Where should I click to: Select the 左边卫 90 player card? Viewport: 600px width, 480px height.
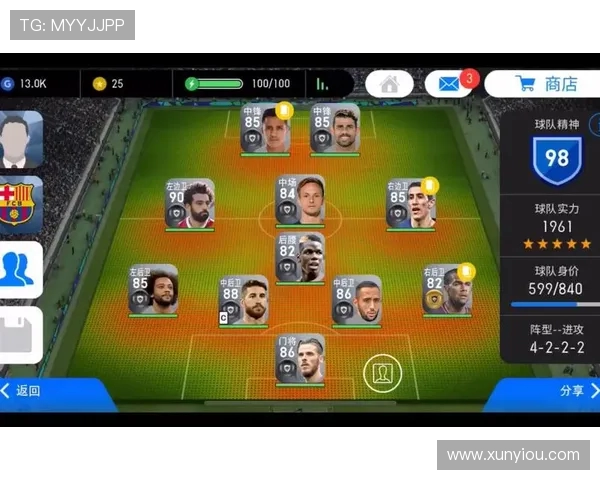(x=190, y=205)
